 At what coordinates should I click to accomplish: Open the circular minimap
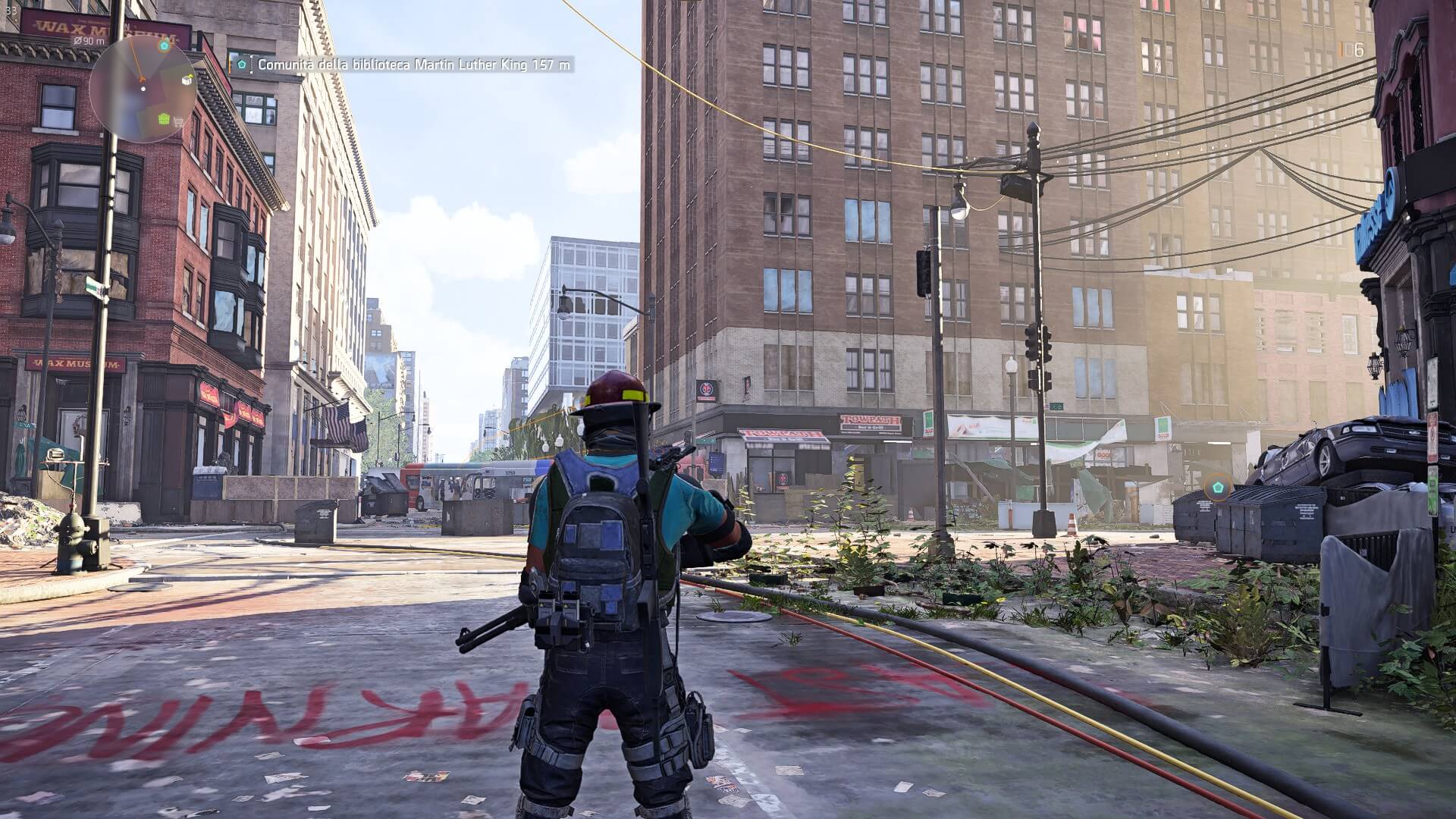pos(143,89)
